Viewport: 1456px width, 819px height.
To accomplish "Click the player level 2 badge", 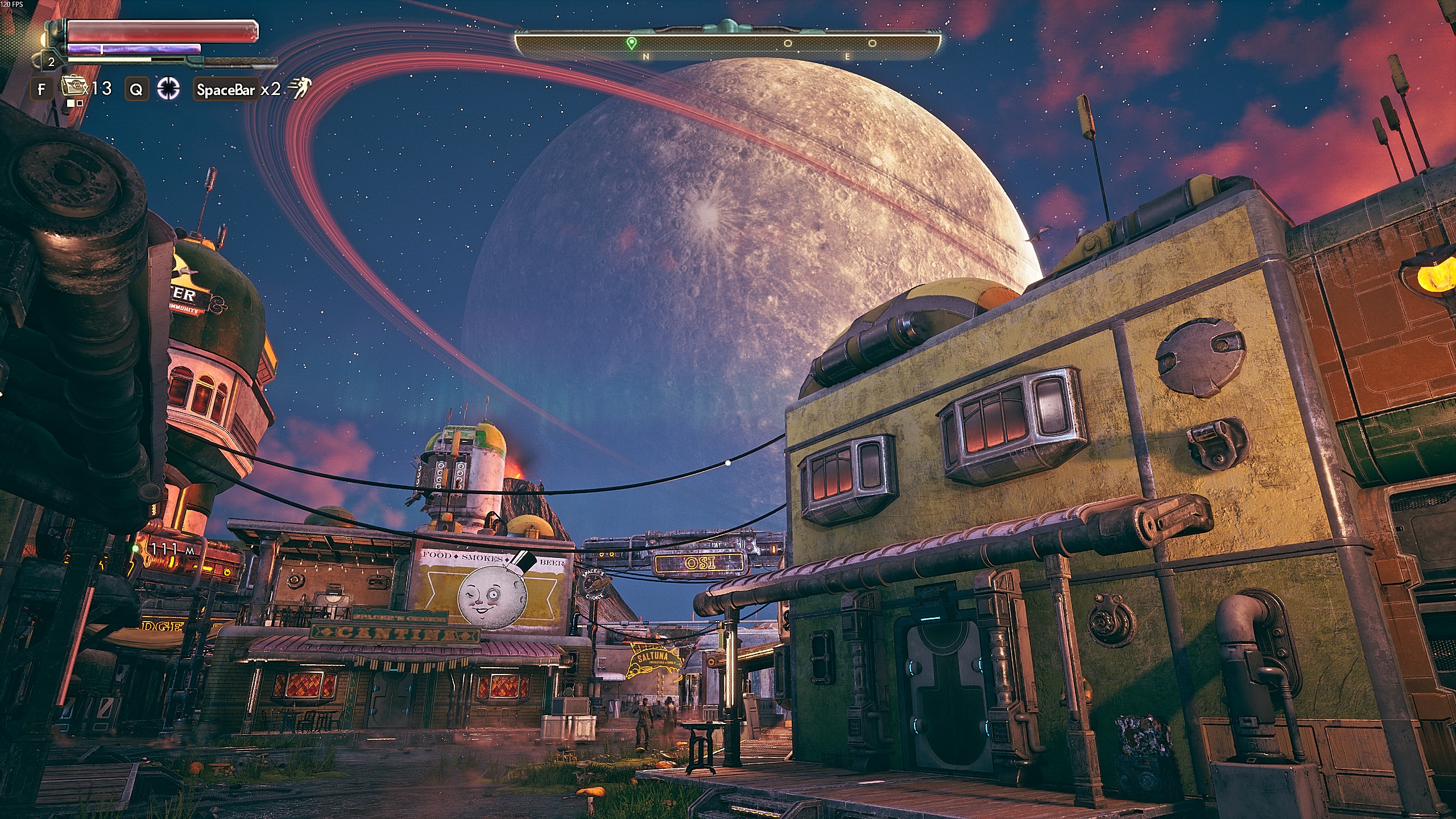I will 51,62.
